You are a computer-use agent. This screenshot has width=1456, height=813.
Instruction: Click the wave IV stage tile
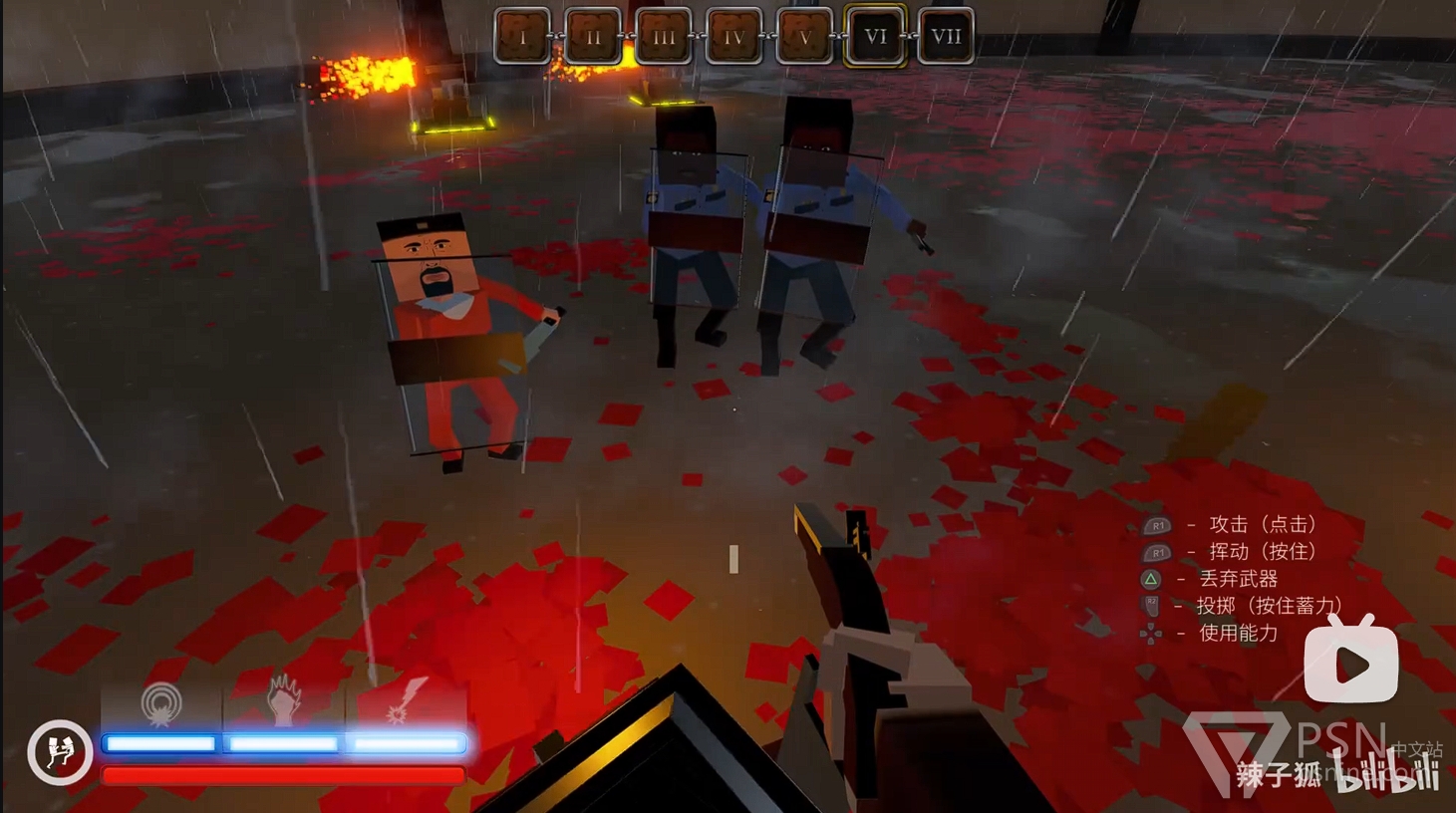[733, 37]
